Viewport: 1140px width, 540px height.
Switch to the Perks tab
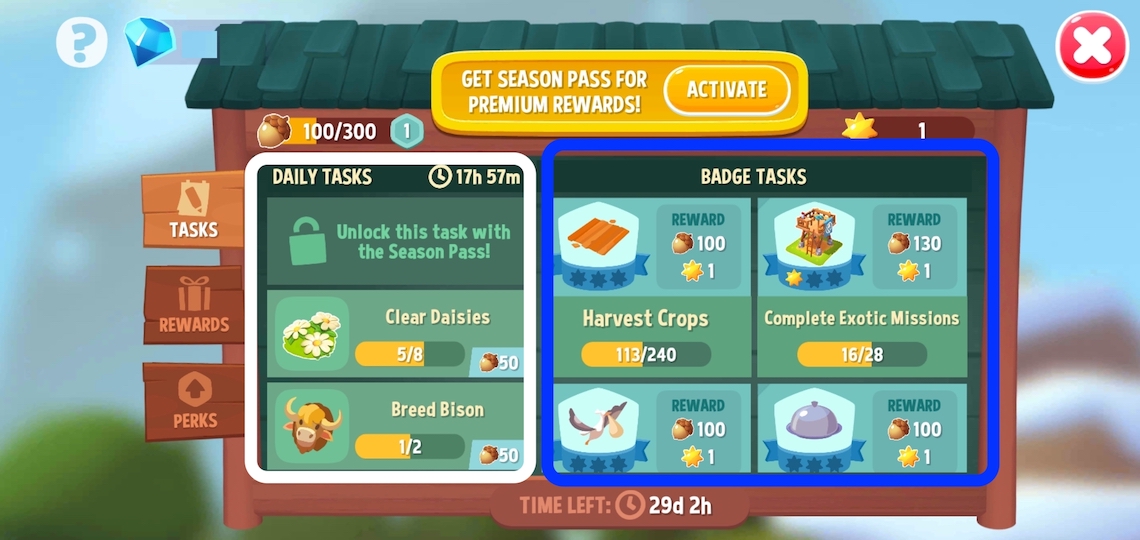pos(194,402)
